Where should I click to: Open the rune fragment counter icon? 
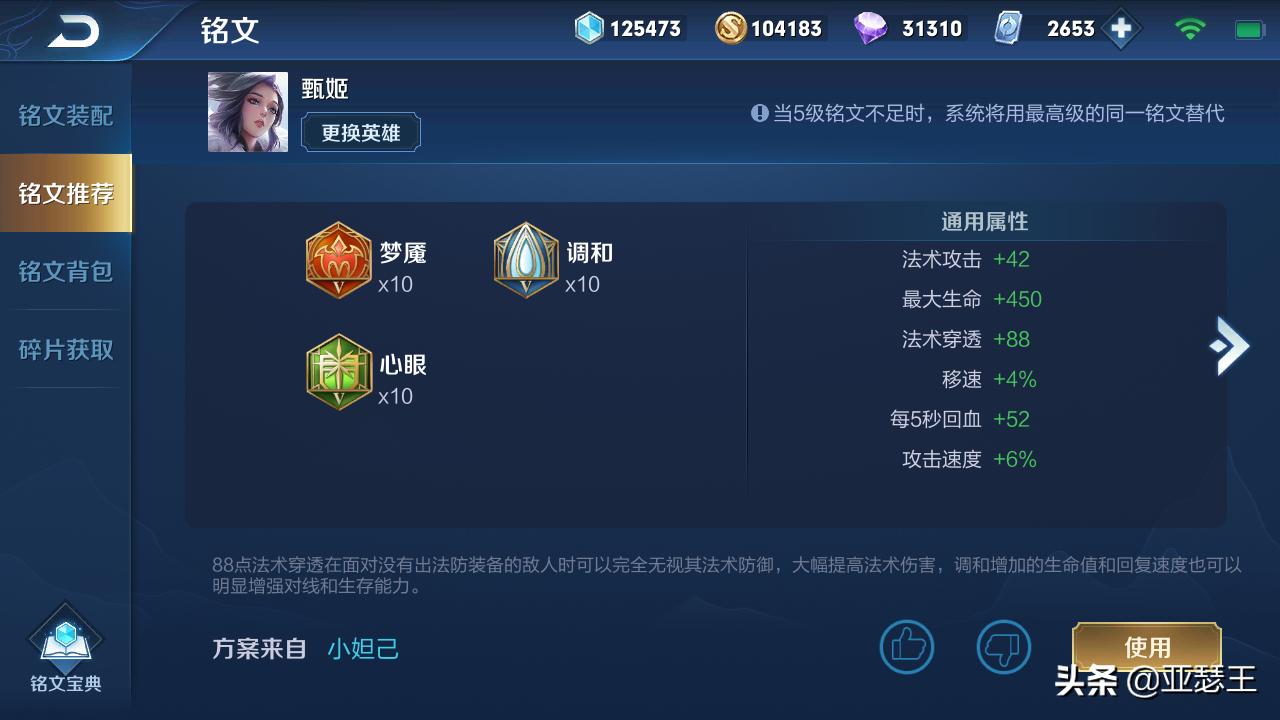tap(1010, 29)
